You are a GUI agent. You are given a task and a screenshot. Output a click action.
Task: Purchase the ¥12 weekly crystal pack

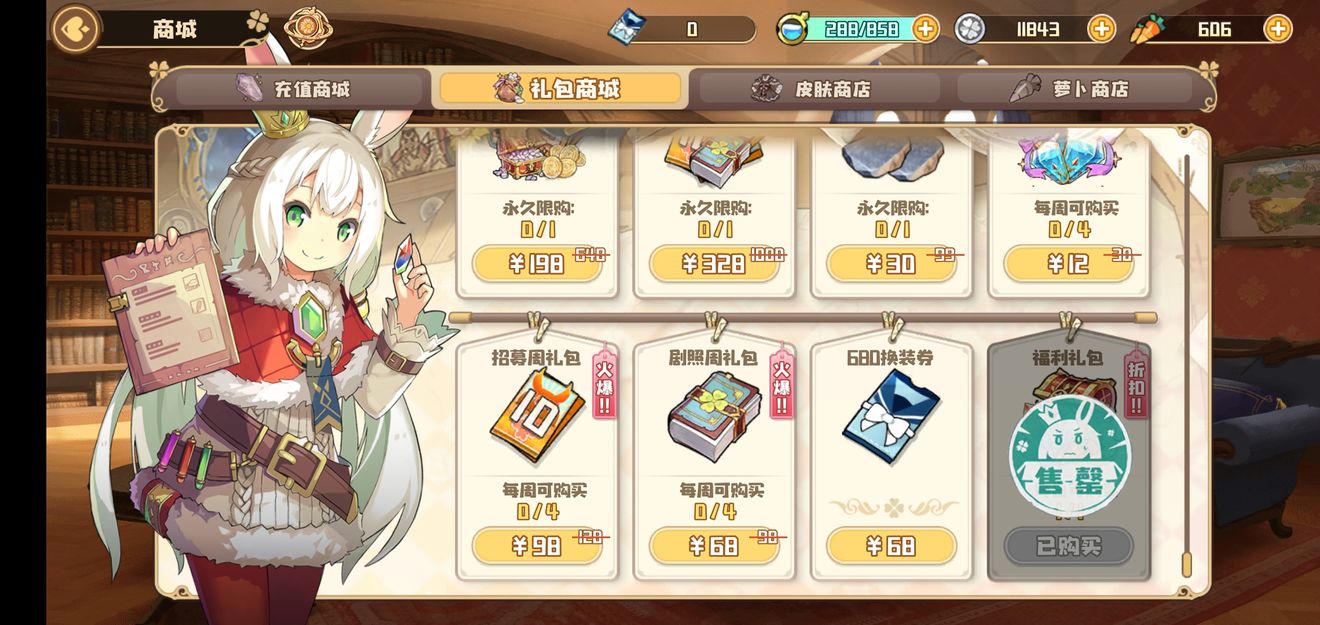[1068, 264]
